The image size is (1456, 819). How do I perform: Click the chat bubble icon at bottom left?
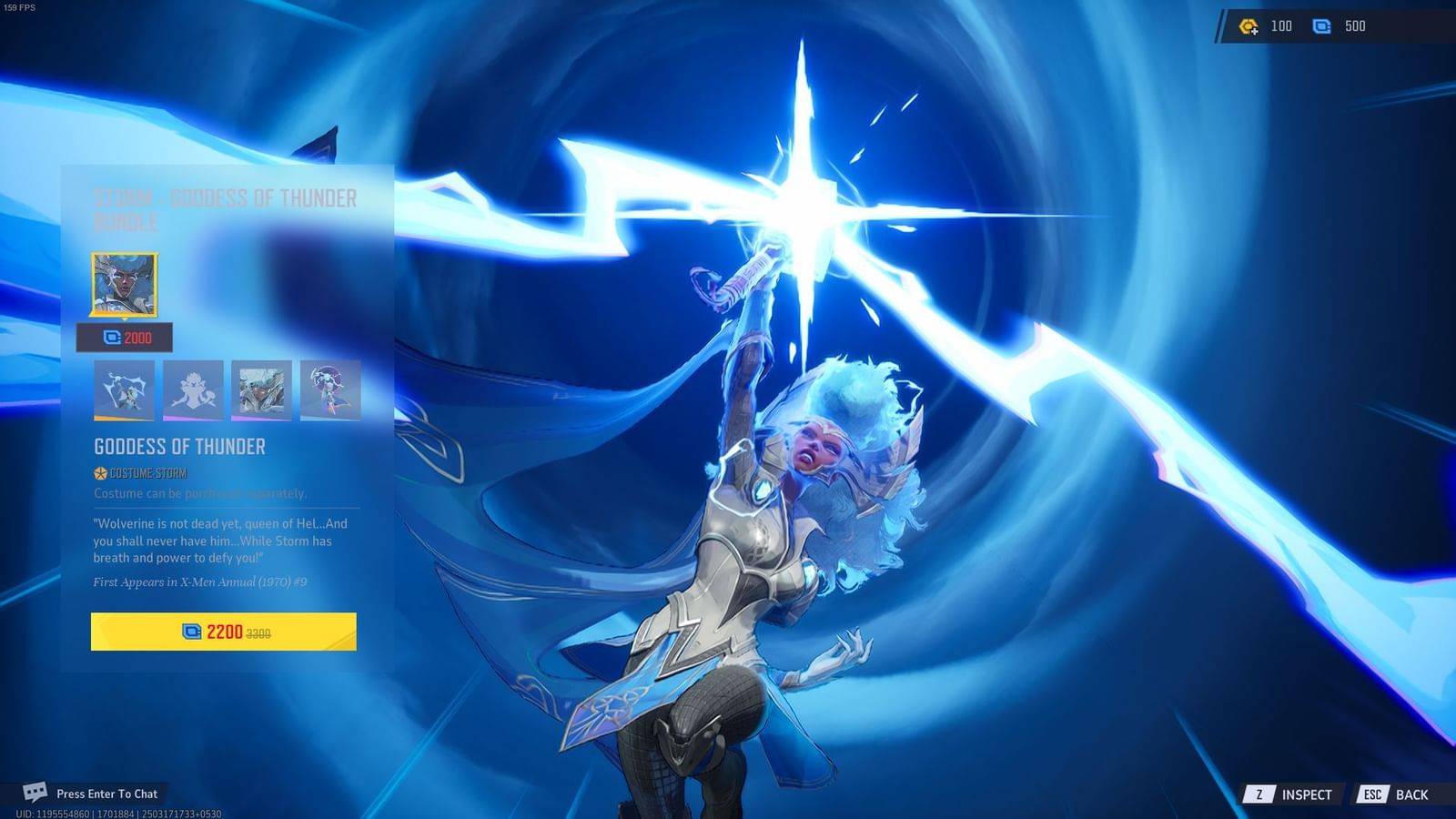[35, 793]
